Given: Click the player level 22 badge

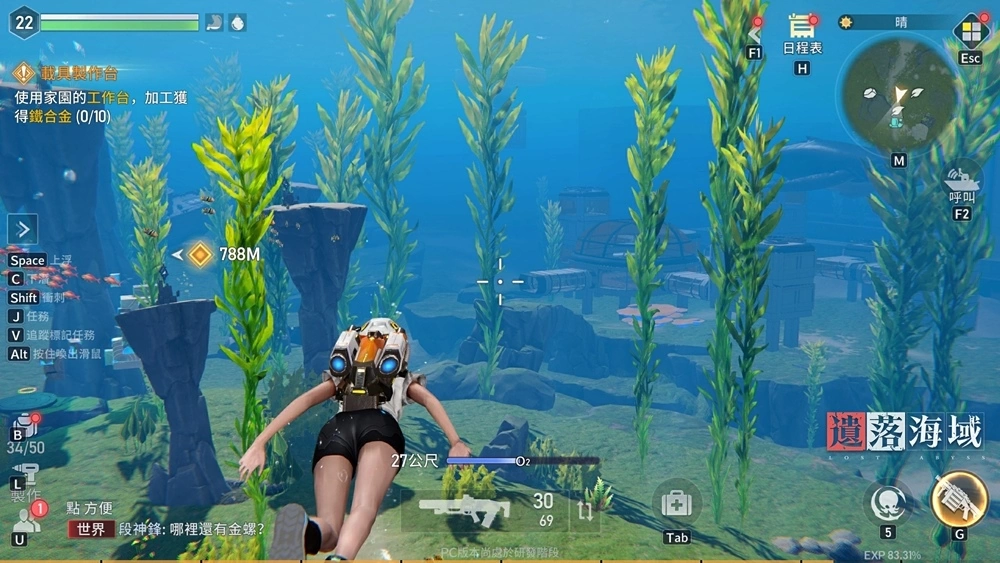Looking at the screenshot, I should 23,22.
